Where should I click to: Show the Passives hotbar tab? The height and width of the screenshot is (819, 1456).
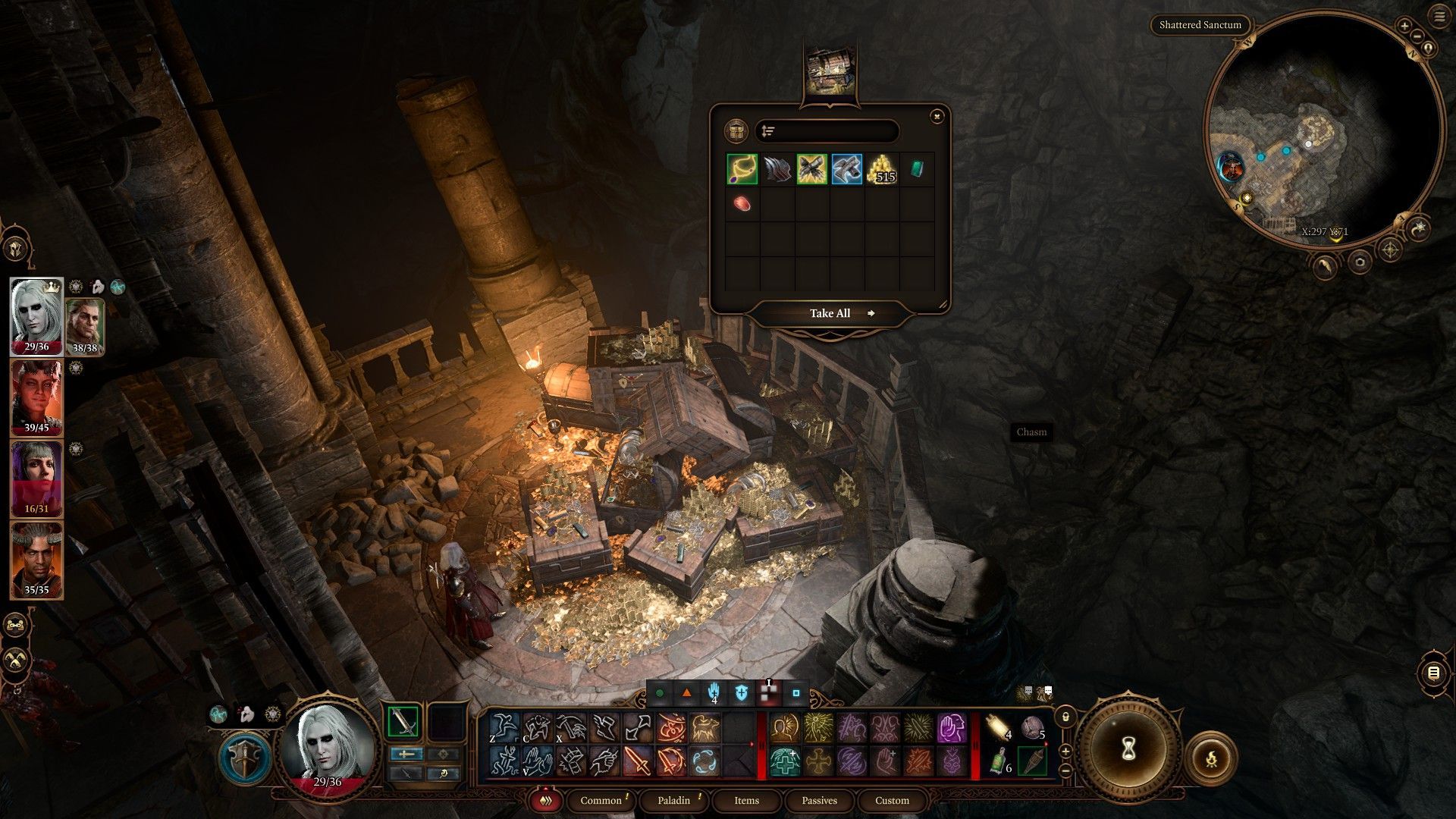pyautogui.click(x=819, y=800)
